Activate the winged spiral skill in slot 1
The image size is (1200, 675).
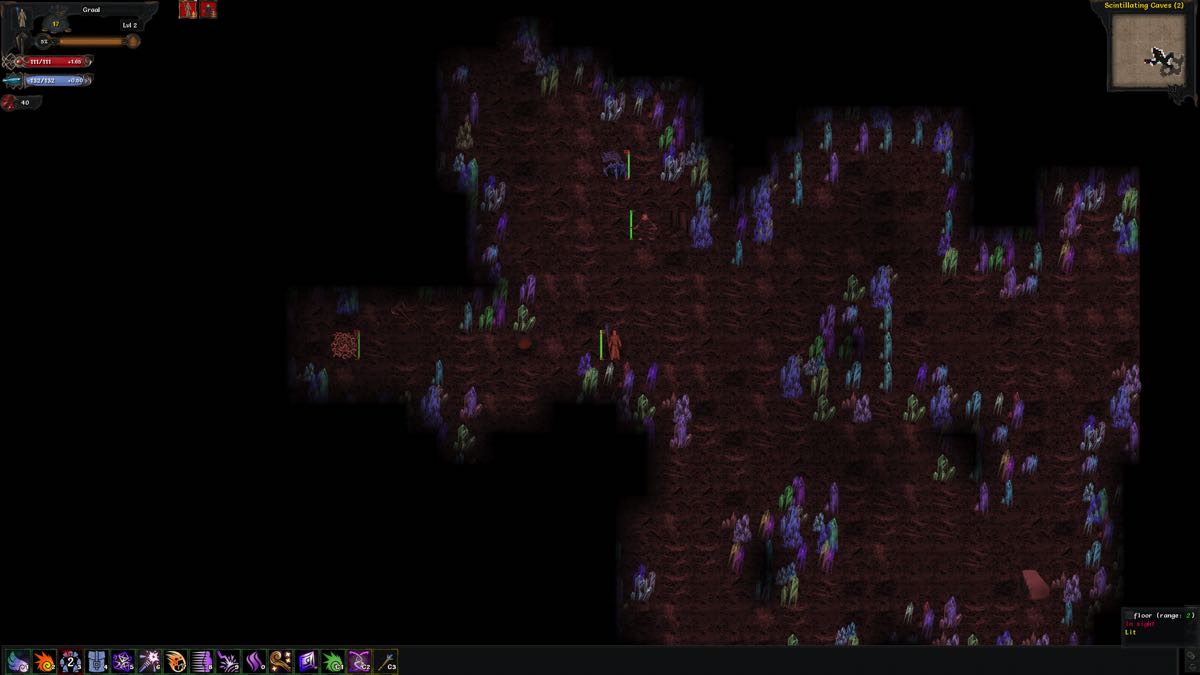19,661
